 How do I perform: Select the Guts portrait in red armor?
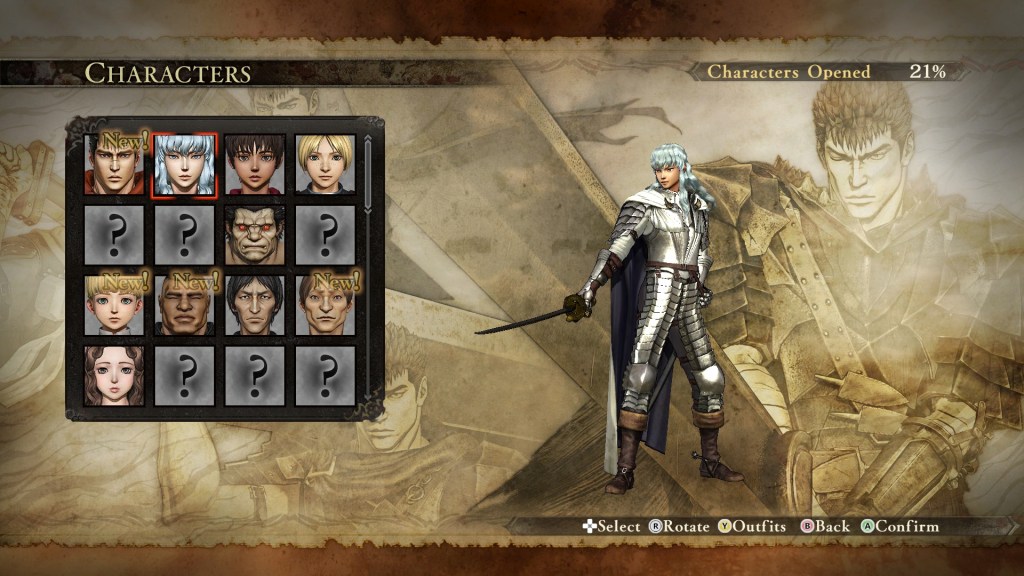(115, 165)
